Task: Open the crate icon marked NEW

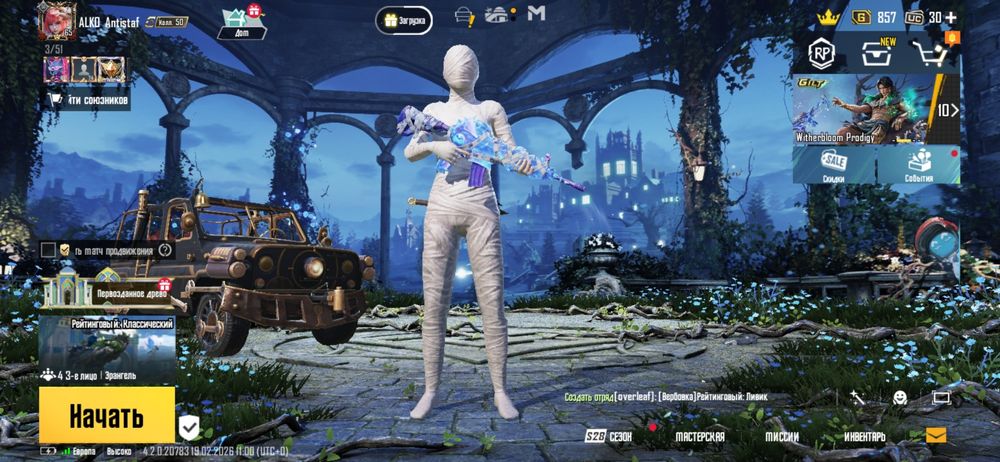Action: pyautogui.click(x=876, y=53)
